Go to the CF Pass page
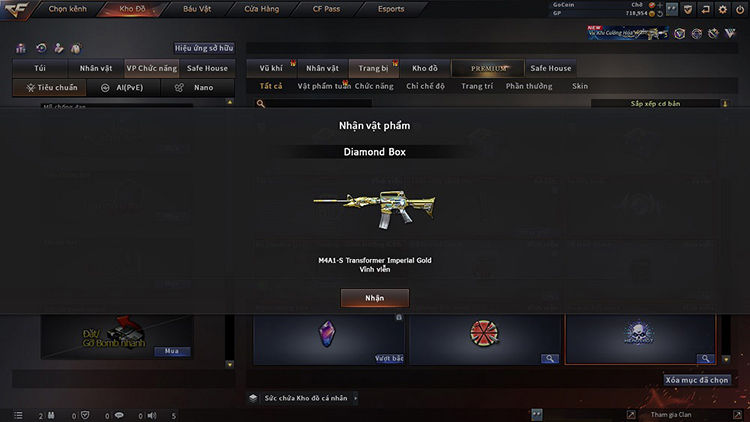750x422 pixels. coord(325,8)
